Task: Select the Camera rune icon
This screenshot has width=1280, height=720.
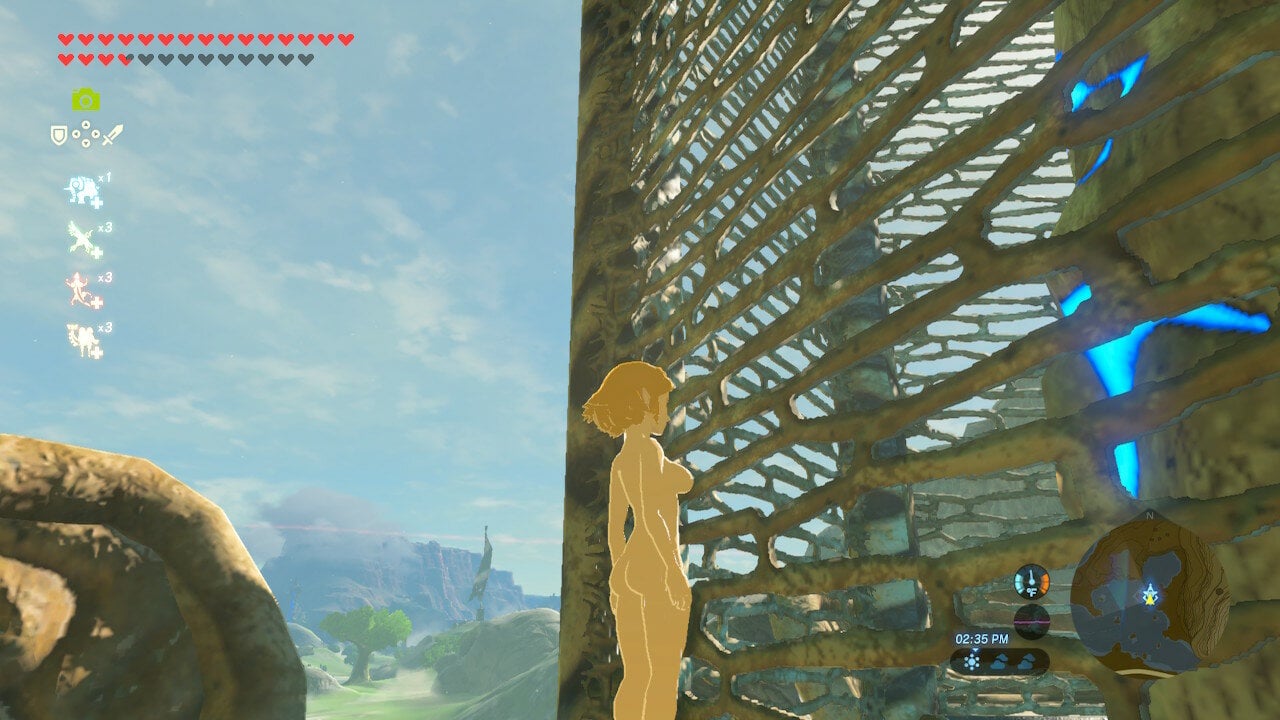Action: tap(87, 101)
